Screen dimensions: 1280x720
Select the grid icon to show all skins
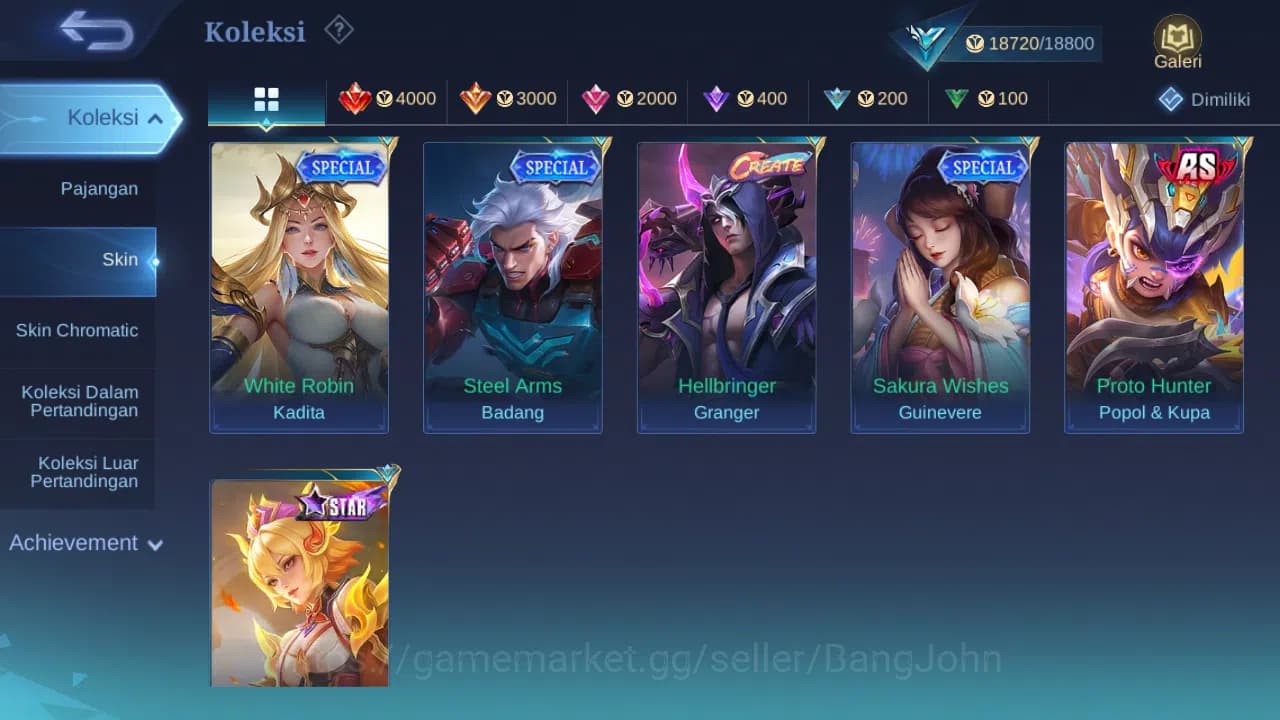pyautogui.click(x=265, y=99)
